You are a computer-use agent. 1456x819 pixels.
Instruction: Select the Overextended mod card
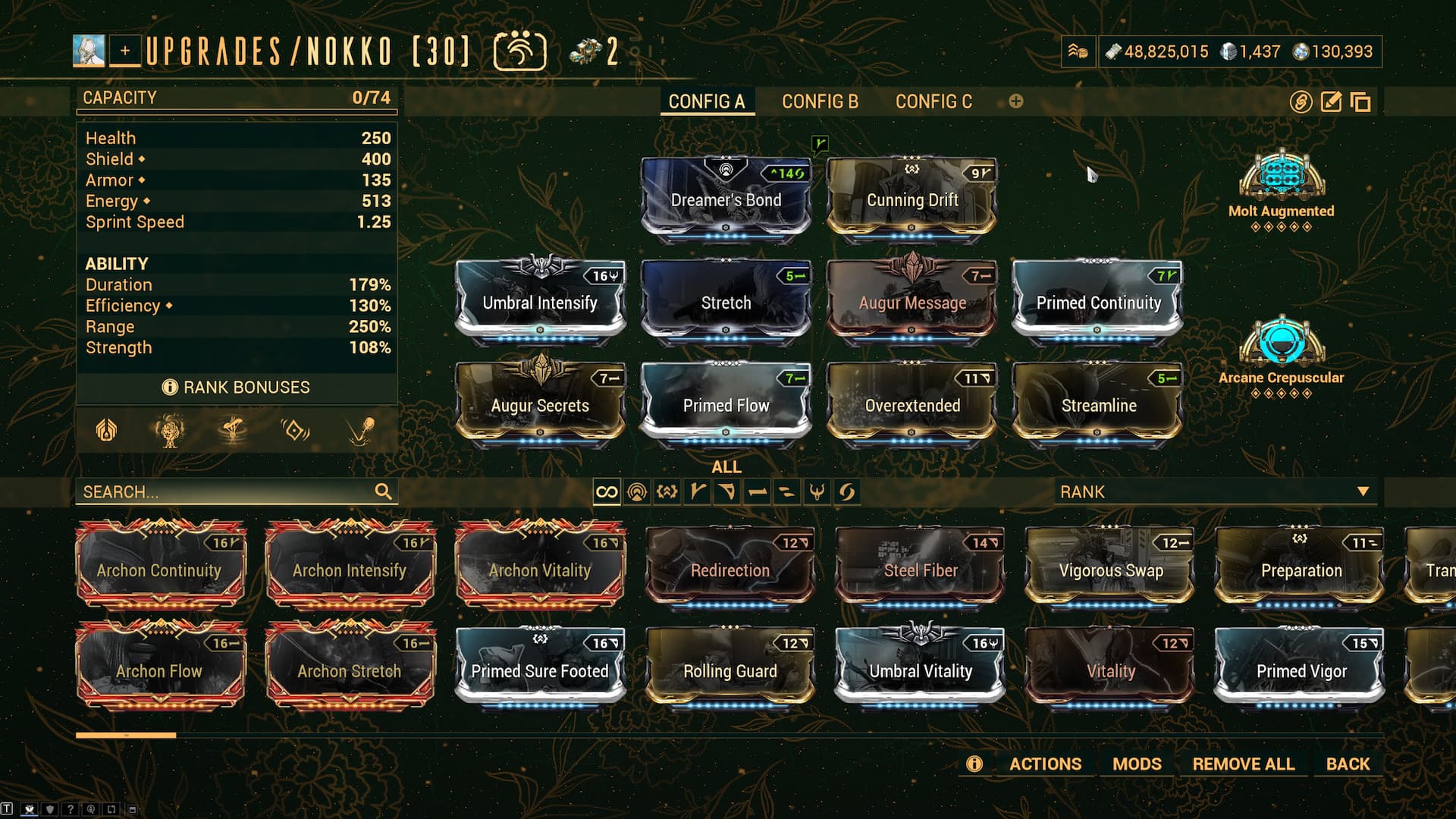912,404
